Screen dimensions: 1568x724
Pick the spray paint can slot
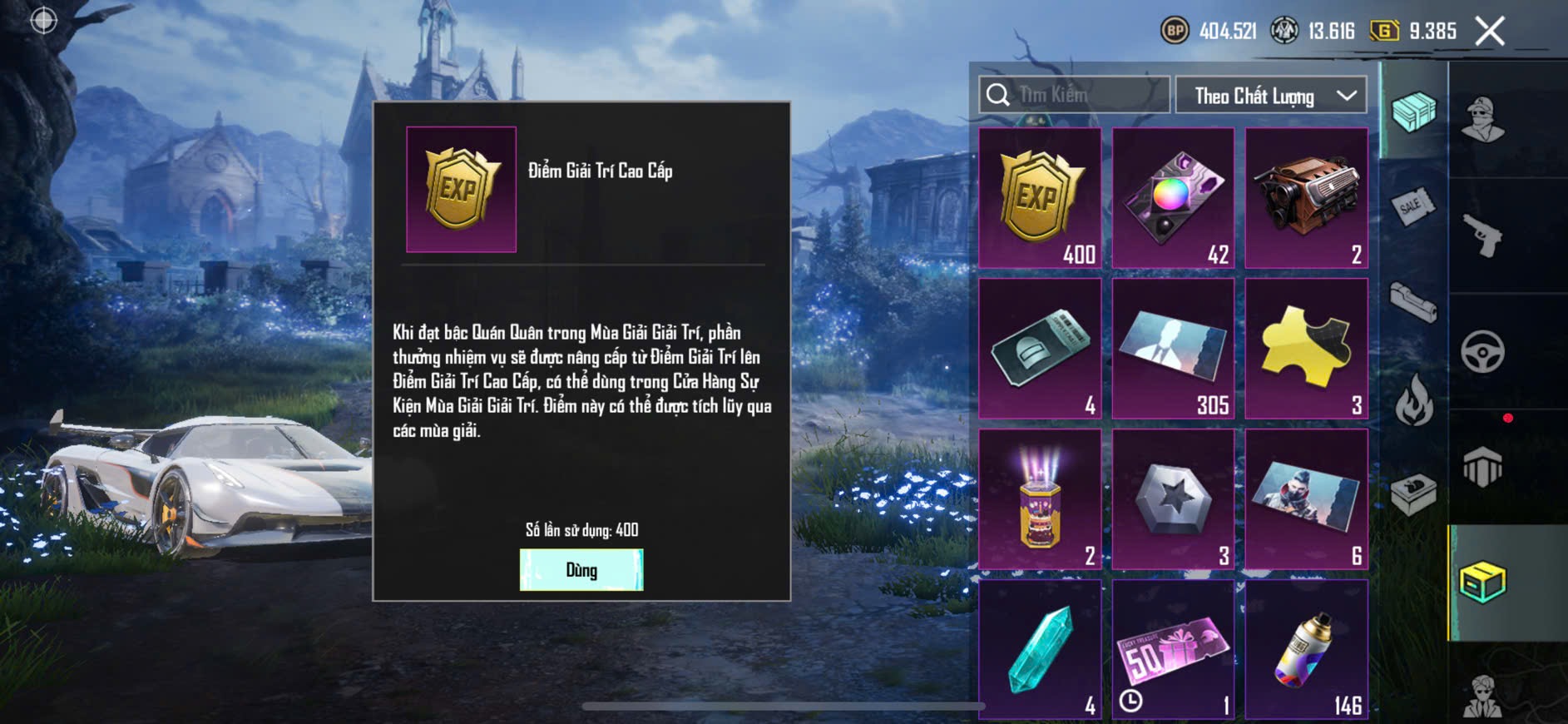1306,650
